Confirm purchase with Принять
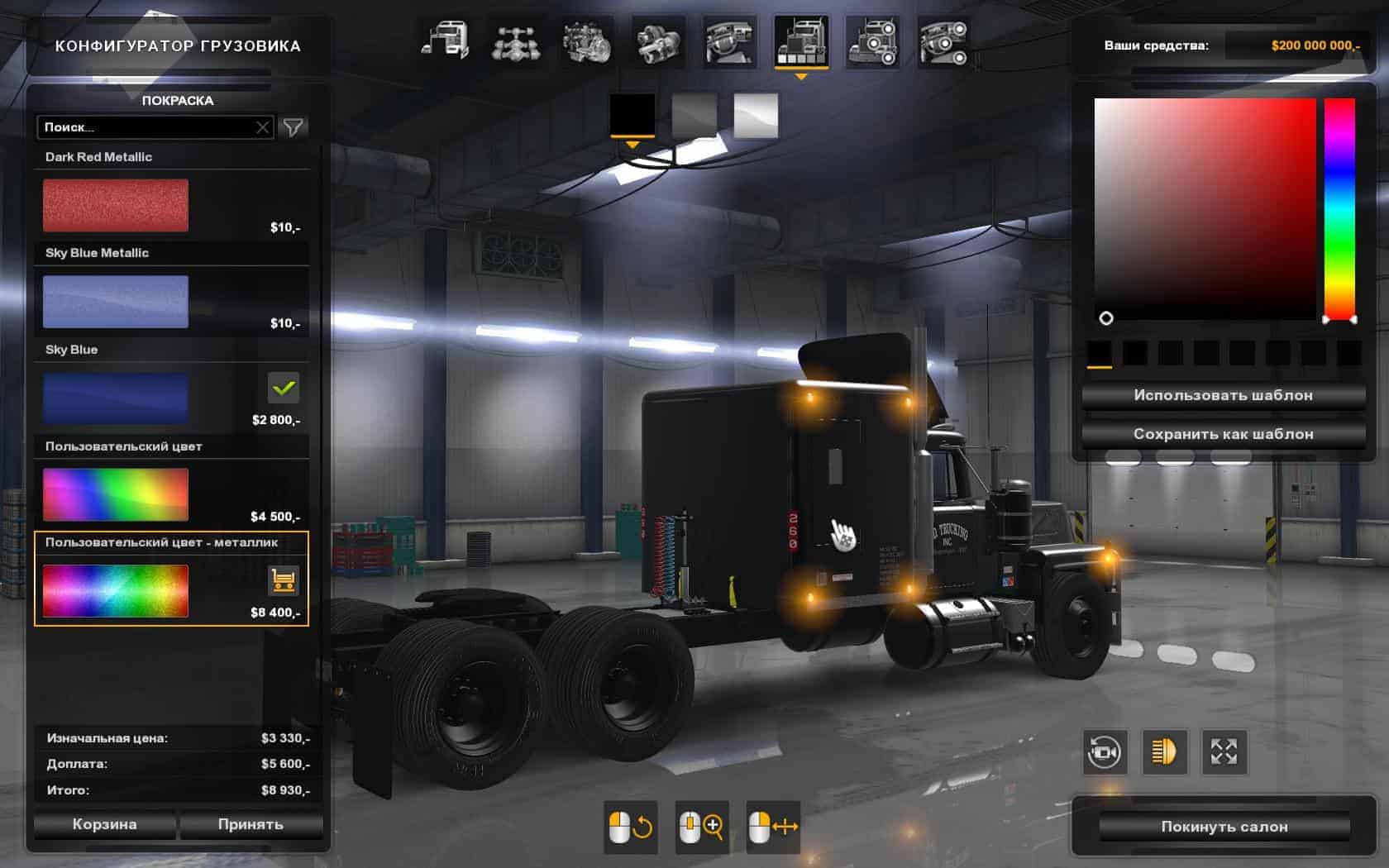The width and height of the screenshot is (1389, 868). click(x=251, y=824)
